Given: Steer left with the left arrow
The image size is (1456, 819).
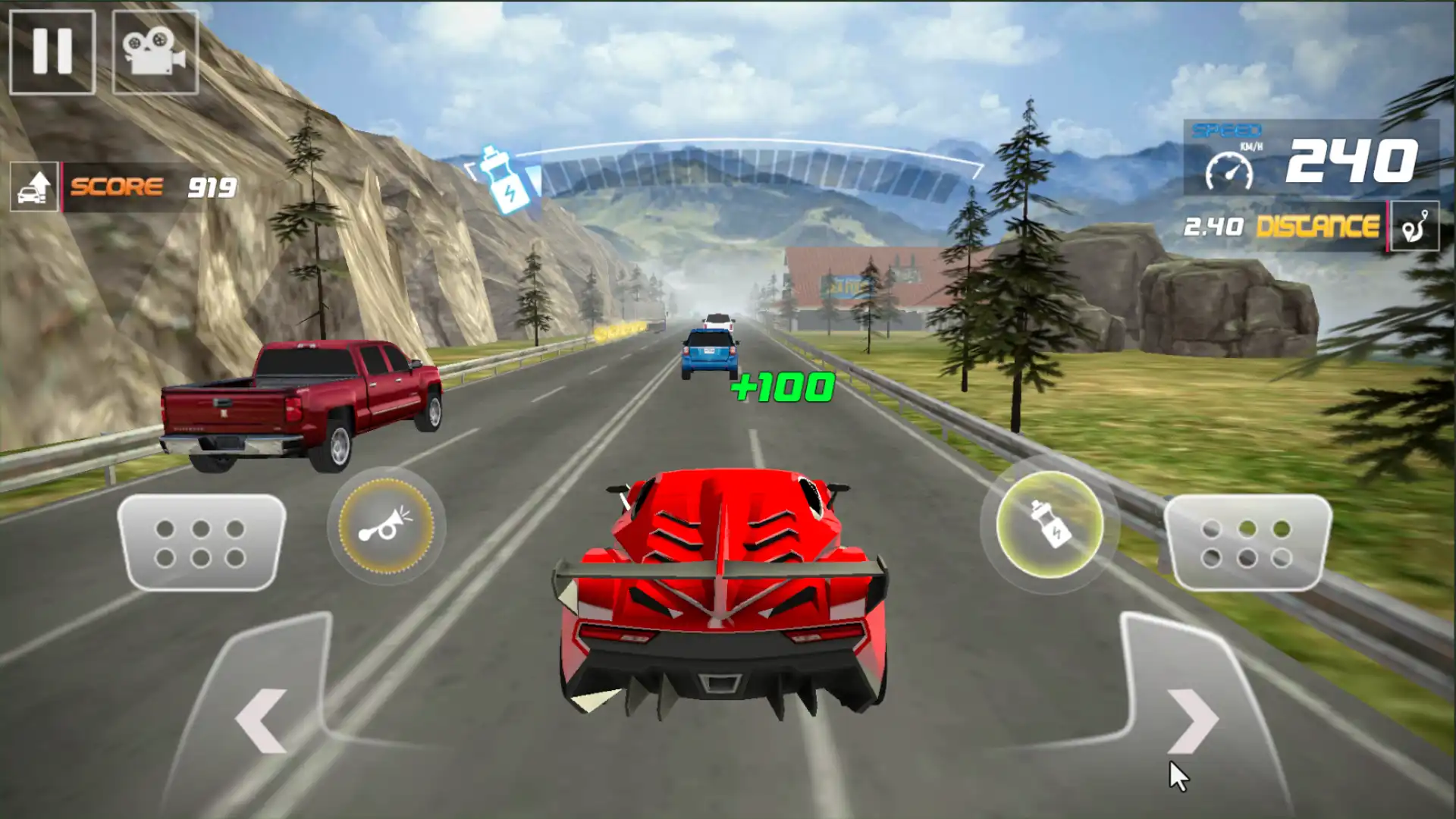Looking at the screenshot, I should click(262, 720).
